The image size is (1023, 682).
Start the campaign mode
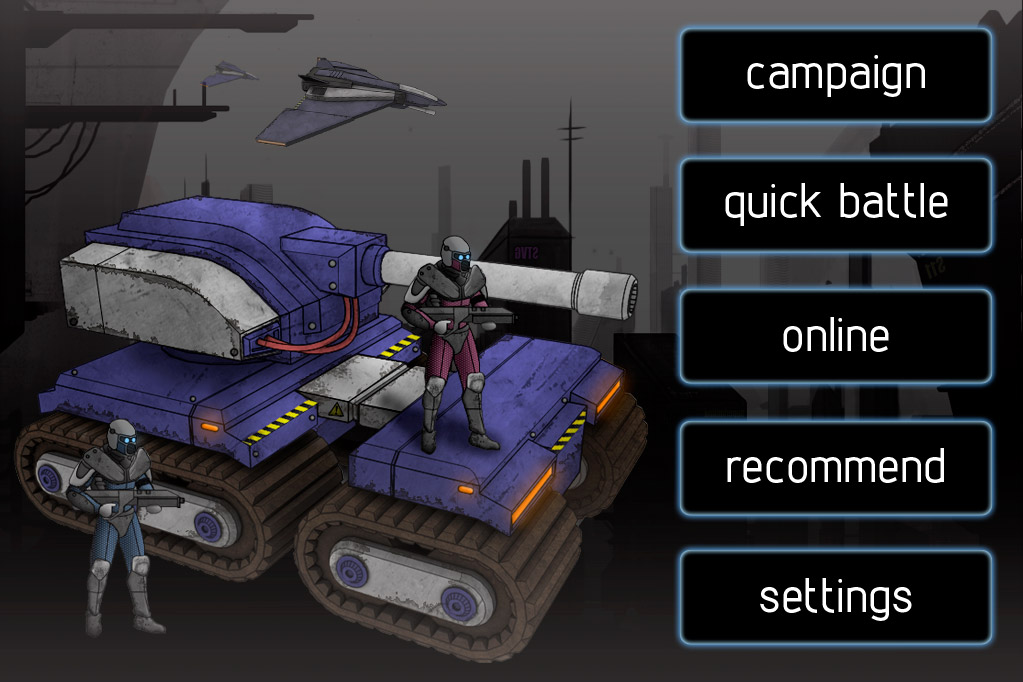(835, 75)
